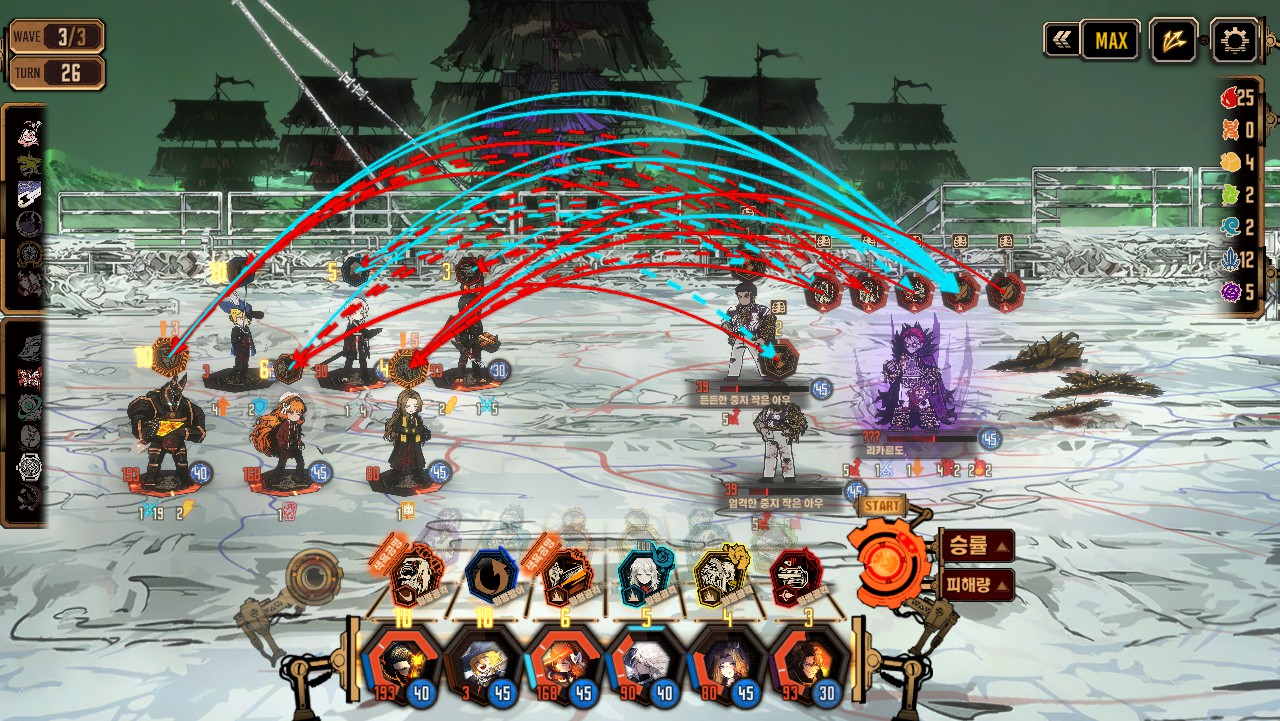Screen dimensions: 1280x721
Task: Toggle the MAX battle speed button
Action: 1110,41
